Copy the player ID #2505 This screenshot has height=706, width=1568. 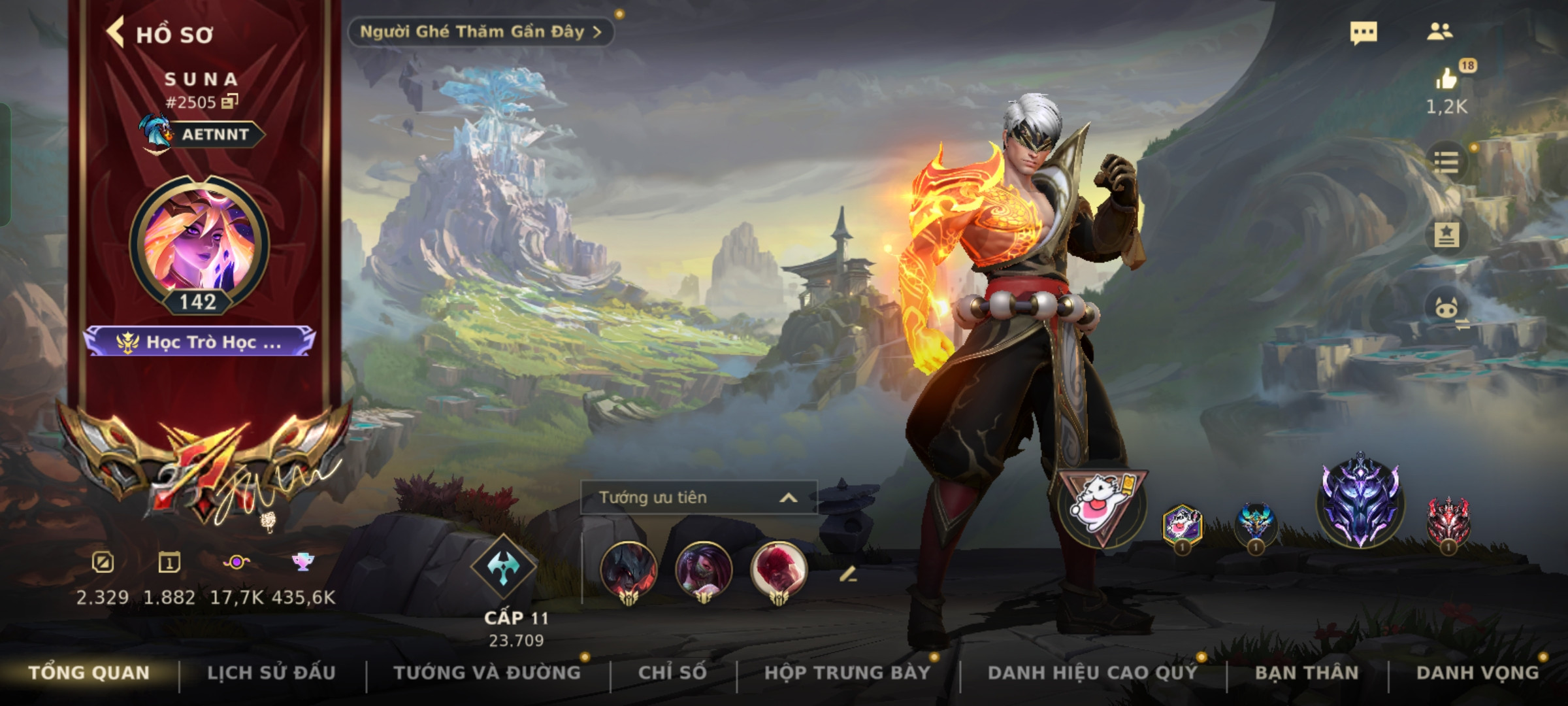[230, 101]
